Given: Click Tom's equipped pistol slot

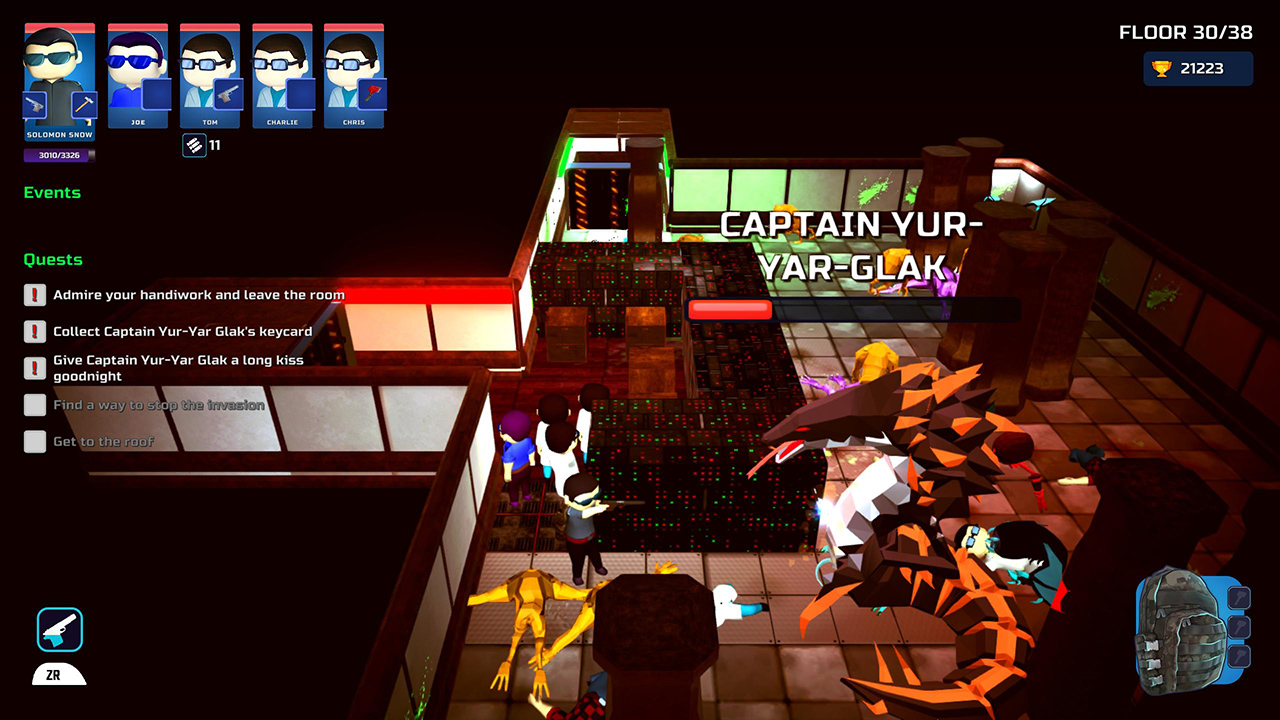Looking at the screenshot, I should click(226, 94).
